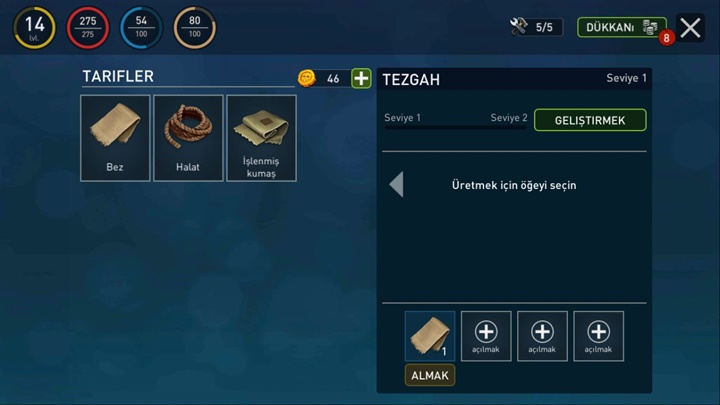The height and width of the screenshot is (405, 720).
Task: Upgrade the loom with Geliştirmek
Action: (x=590, y=120)
